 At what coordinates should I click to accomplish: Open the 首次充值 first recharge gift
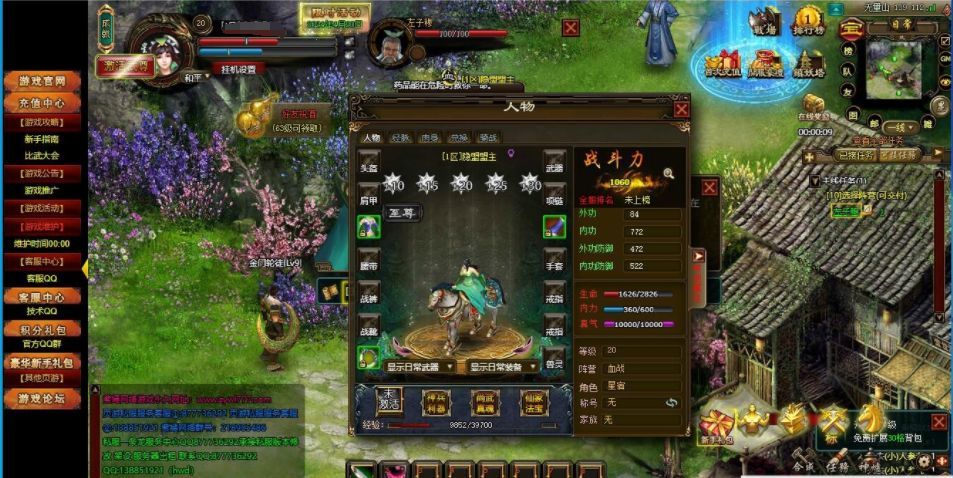point(722,61)
